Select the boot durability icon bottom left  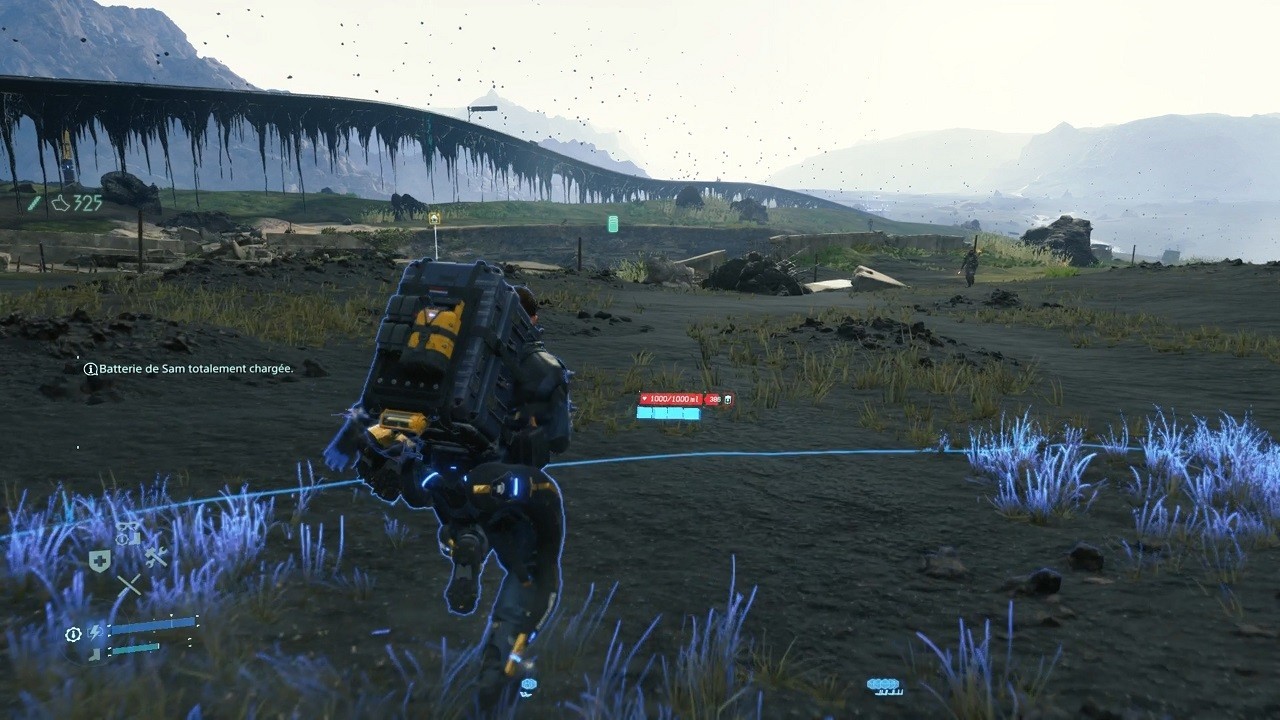96,652
